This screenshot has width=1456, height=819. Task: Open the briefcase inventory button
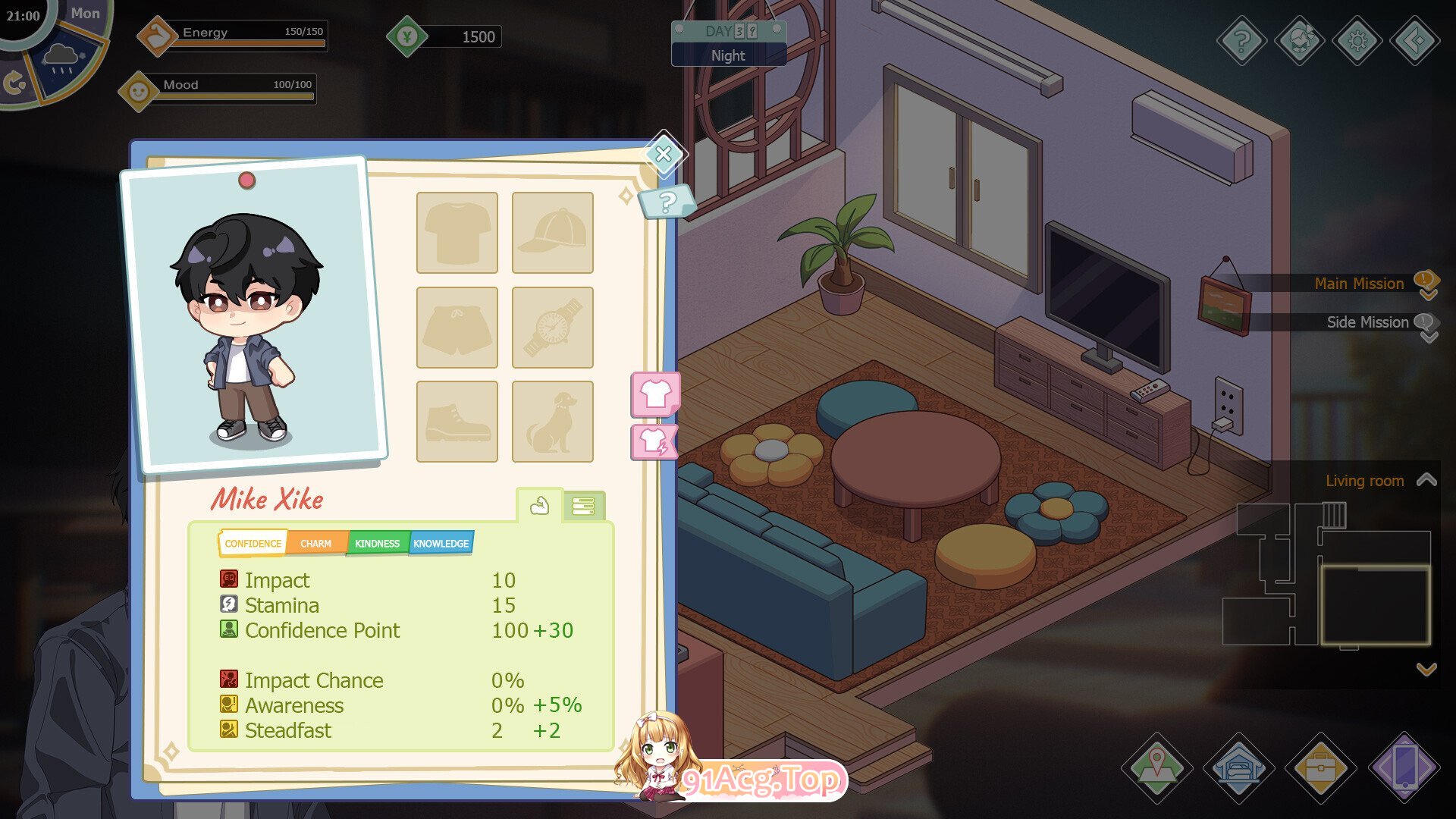pos(1320,767)
